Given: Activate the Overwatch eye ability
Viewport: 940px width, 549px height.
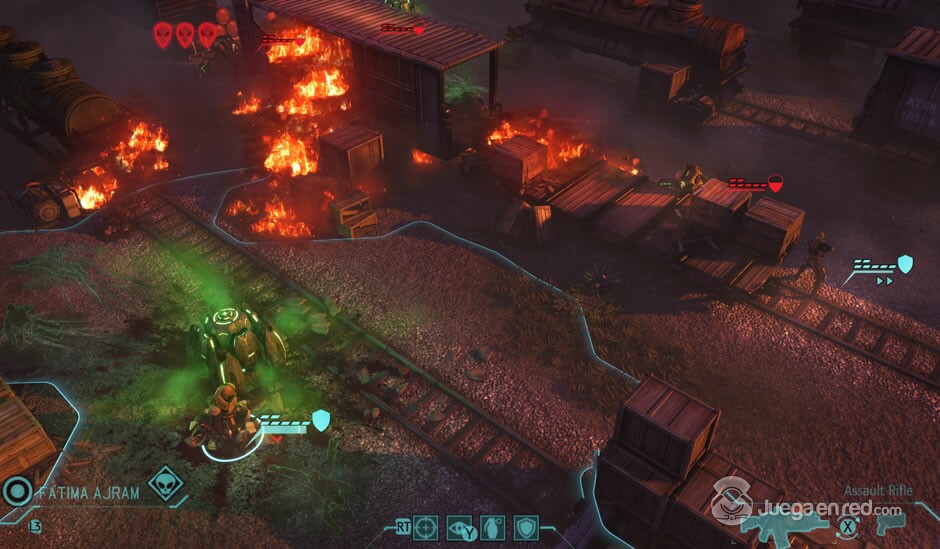Looking at the screenshot, I should pyautogui.click(x=459, y=526).
